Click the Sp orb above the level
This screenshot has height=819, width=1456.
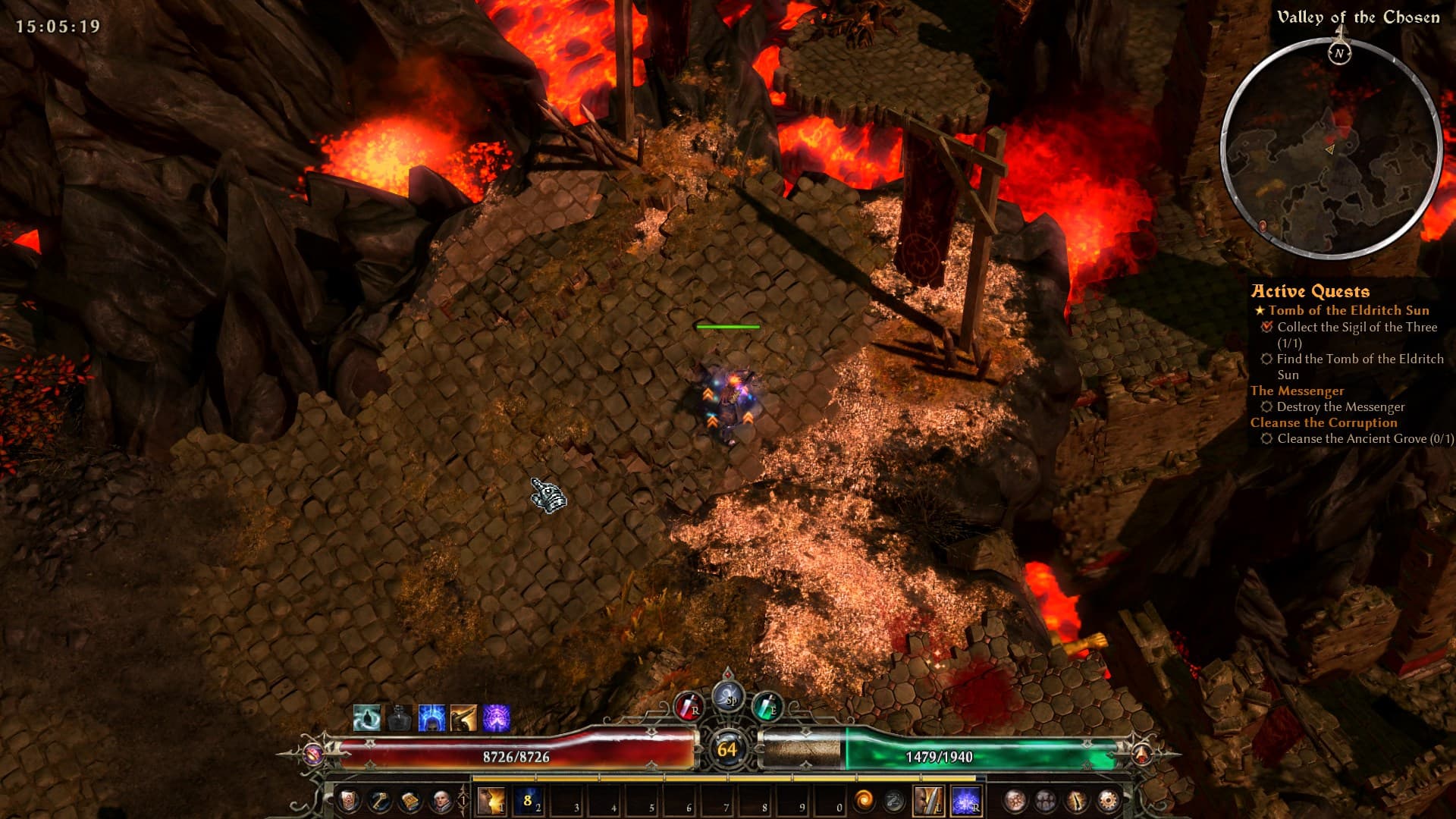[729, 697]
